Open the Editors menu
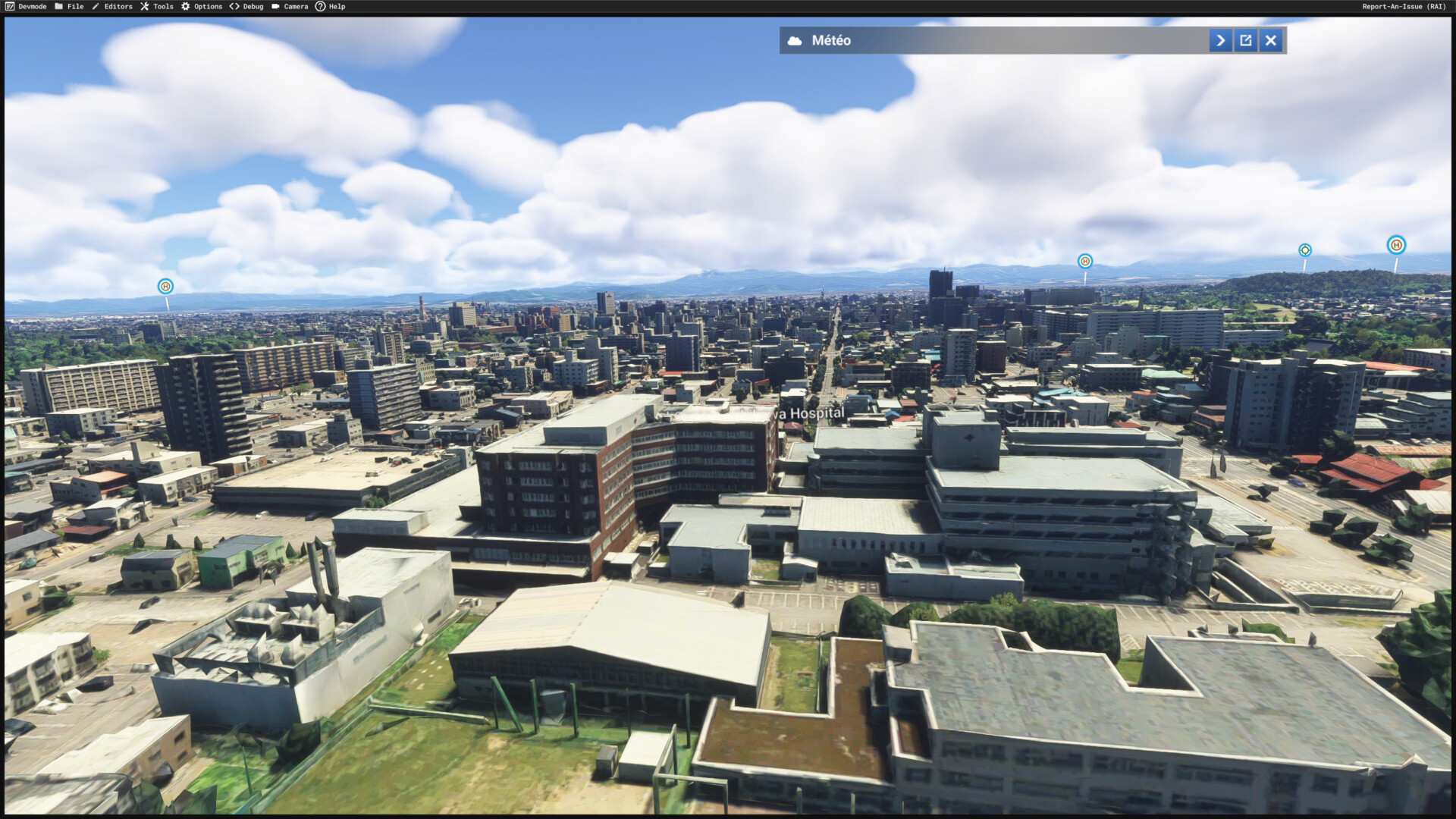Image resolution: width=1456 pixels, height=819 pixels. pos(112,6)
